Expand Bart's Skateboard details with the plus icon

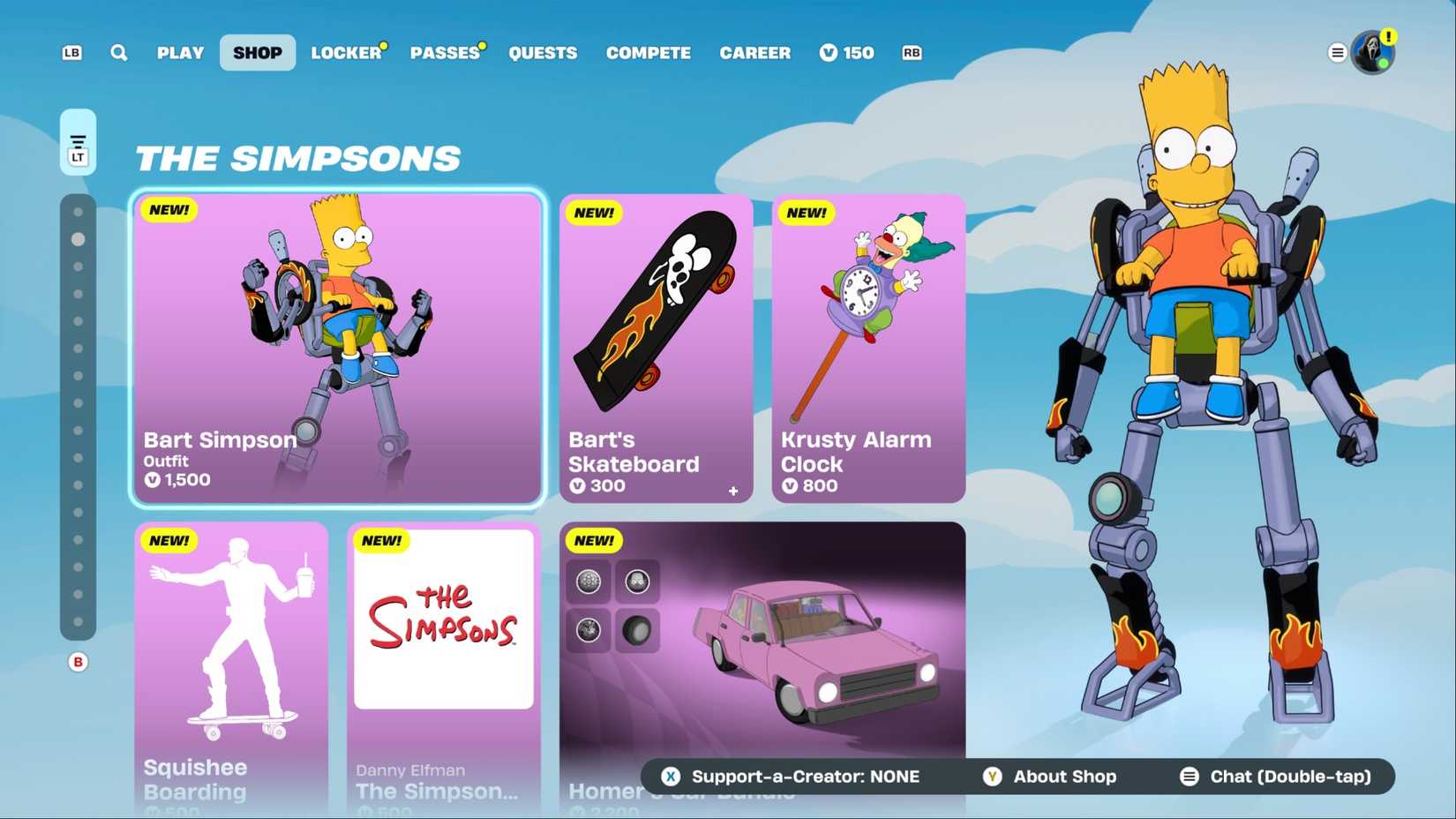pyautogui.click(x=733, y=492)
